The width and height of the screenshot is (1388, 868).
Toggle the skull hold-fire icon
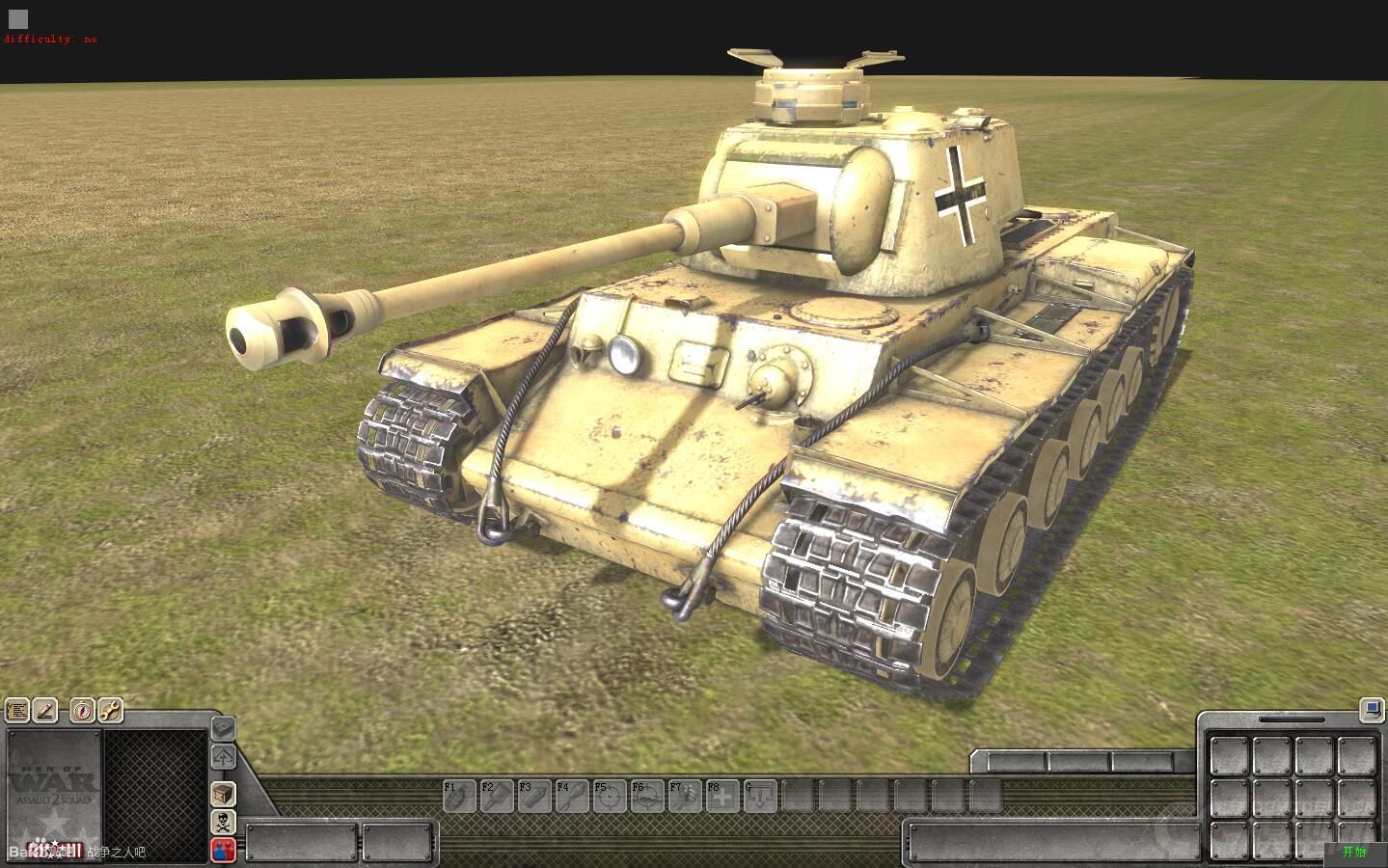223,822
